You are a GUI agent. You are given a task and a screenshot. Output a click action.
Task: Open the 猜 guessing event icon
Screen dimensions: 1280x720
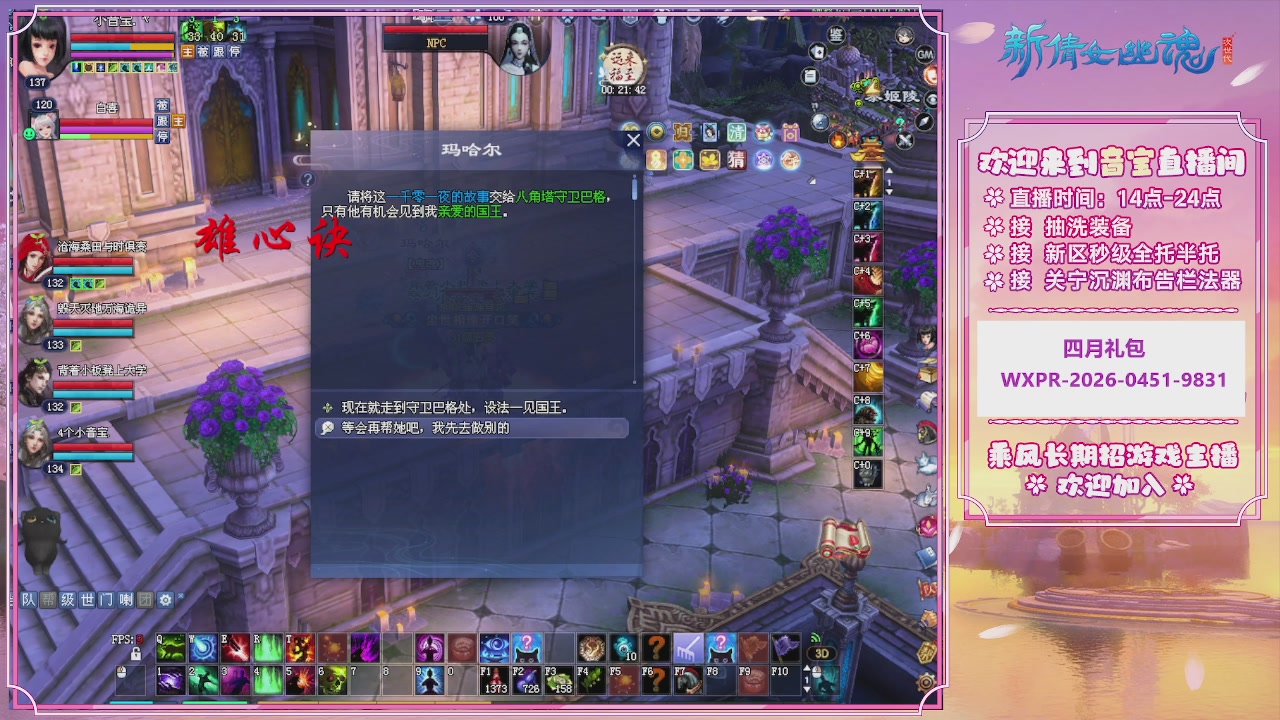[x=737, y=160]
